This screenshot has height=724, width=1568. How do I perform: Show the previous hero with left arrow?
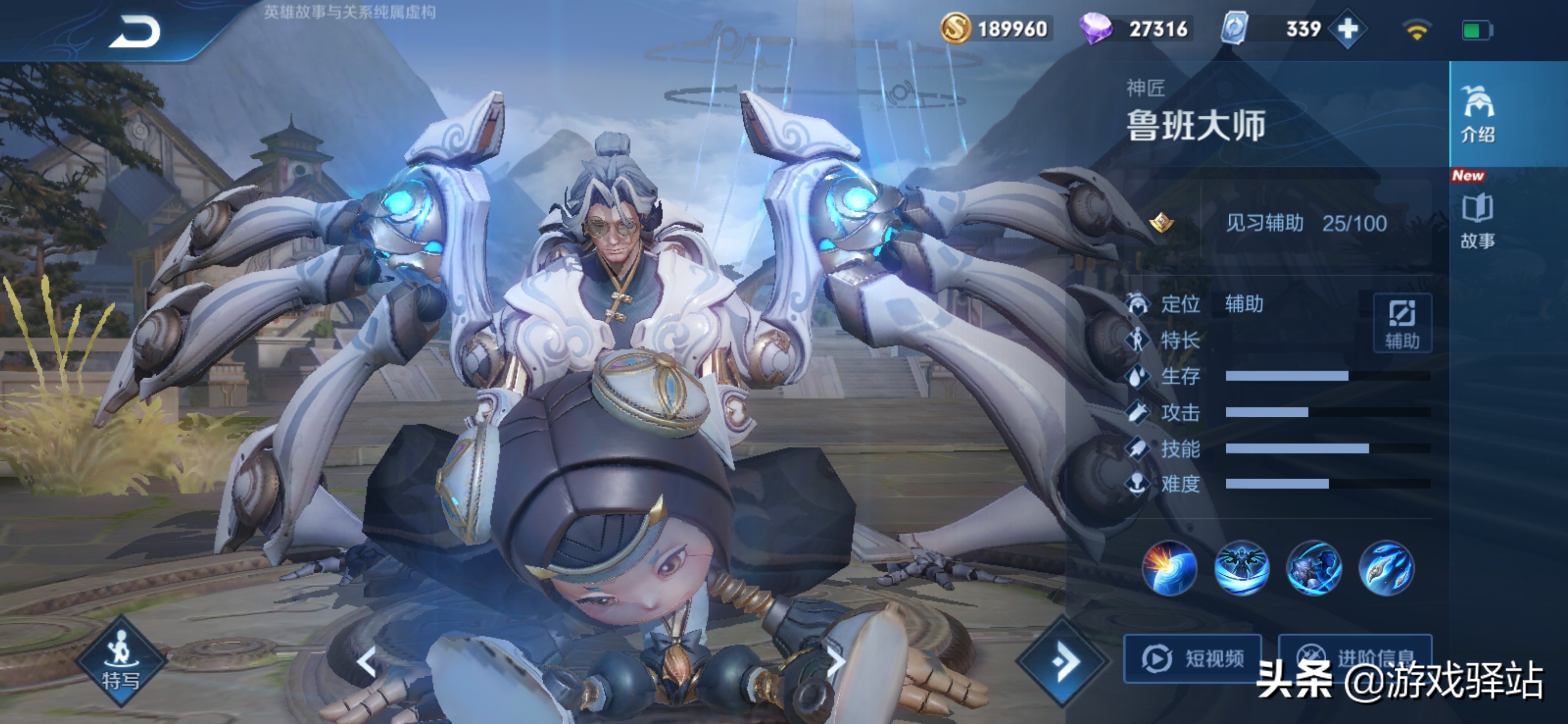point(366,662)
